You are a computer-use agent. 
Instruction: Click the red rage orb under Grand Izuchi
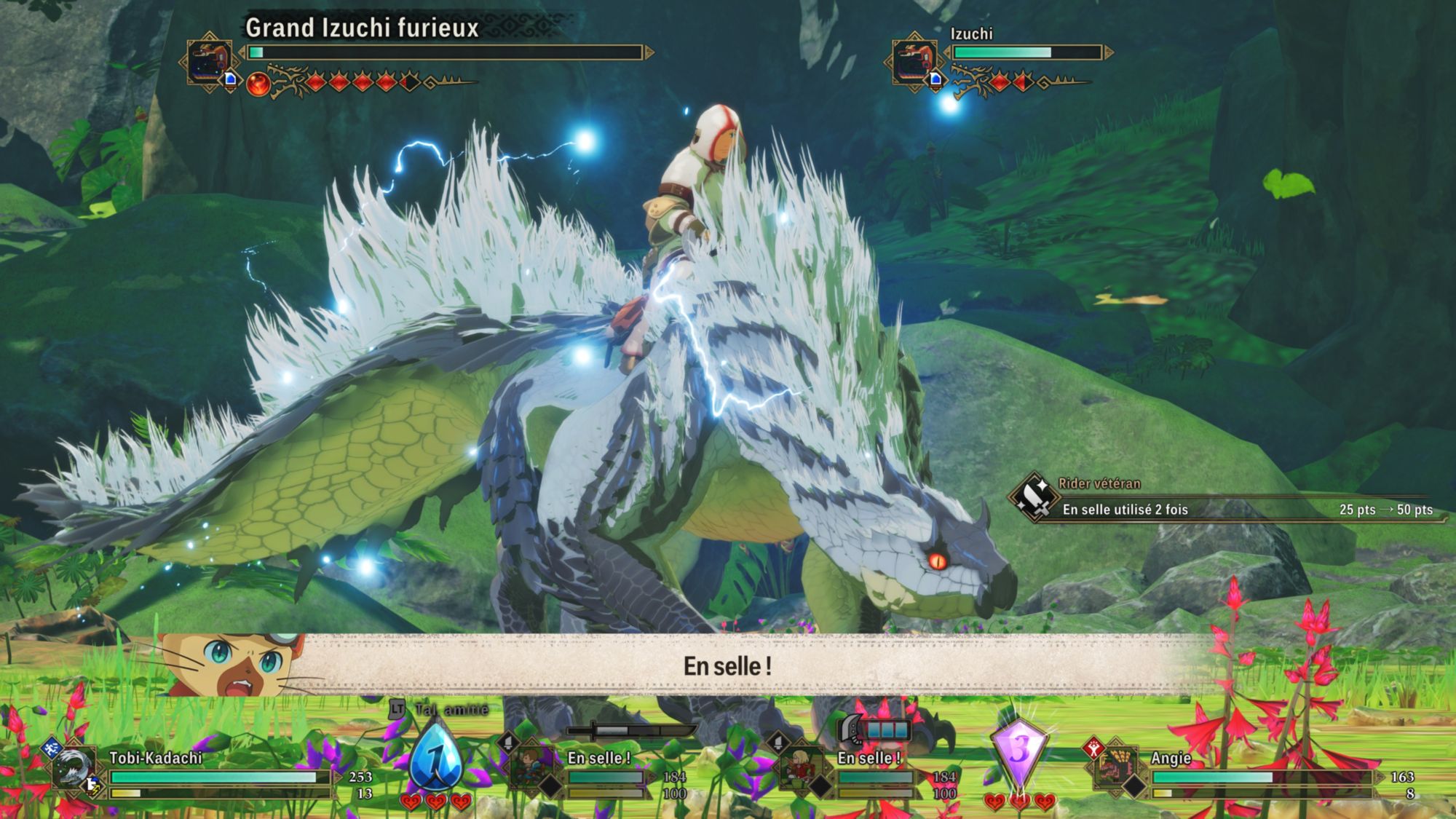tap(258, 84)
